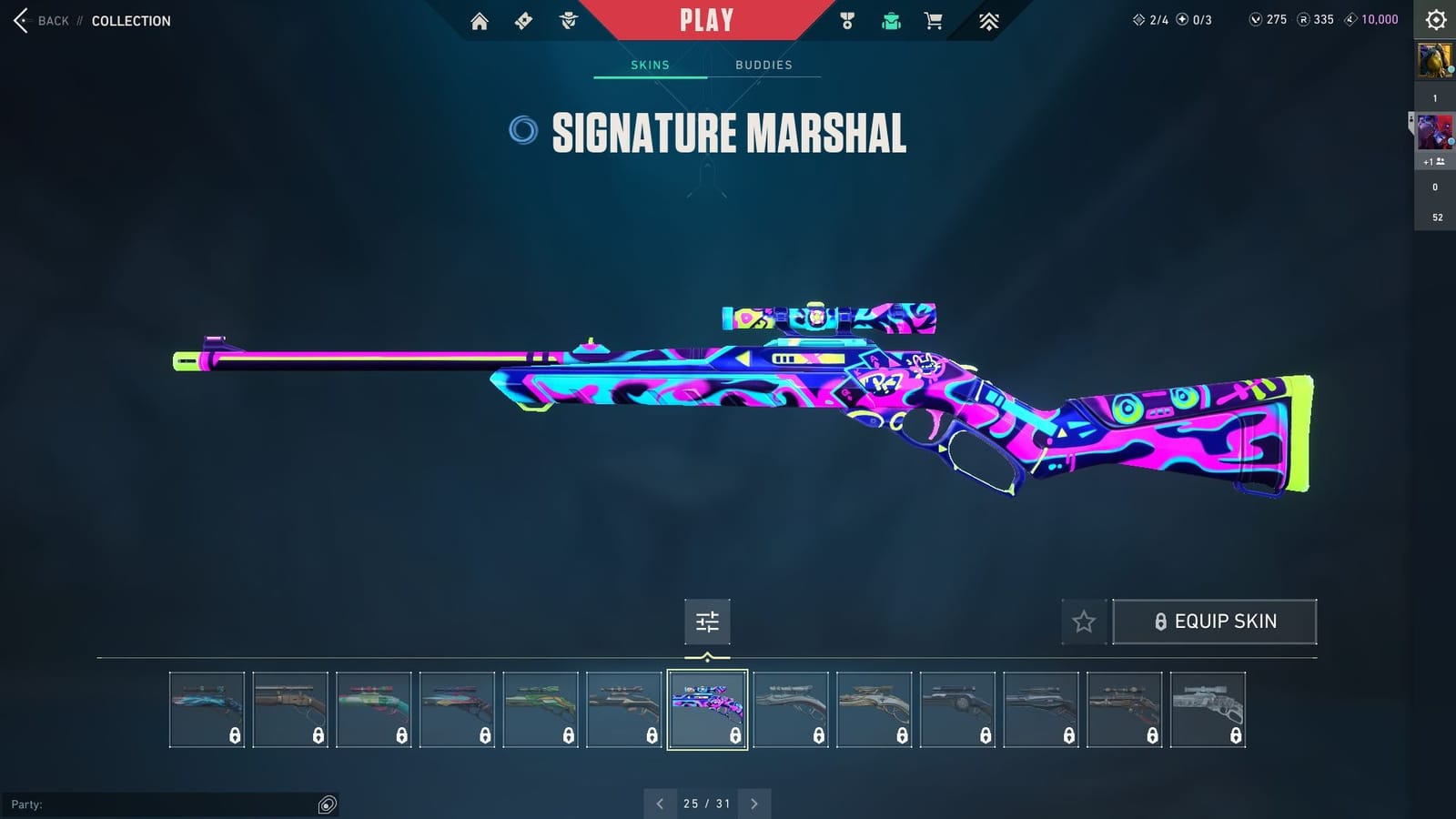Click the filter sliders icon above the skin carousel
The image size is (1456, 819).
pyautogui.click(x=707, y=622)
